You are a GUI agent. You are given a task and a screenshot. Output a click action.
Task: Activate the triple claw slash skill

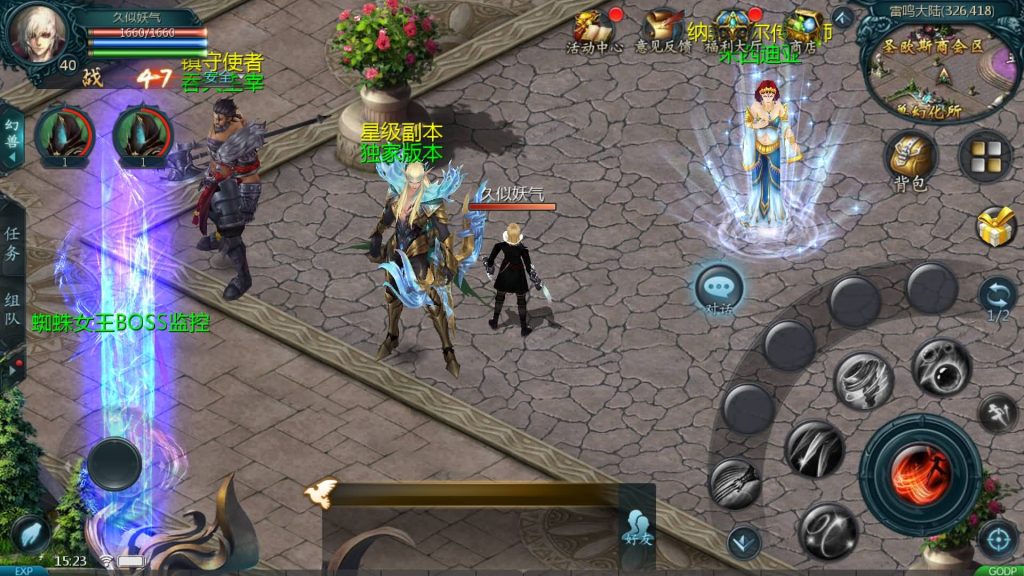click(814, 448)
